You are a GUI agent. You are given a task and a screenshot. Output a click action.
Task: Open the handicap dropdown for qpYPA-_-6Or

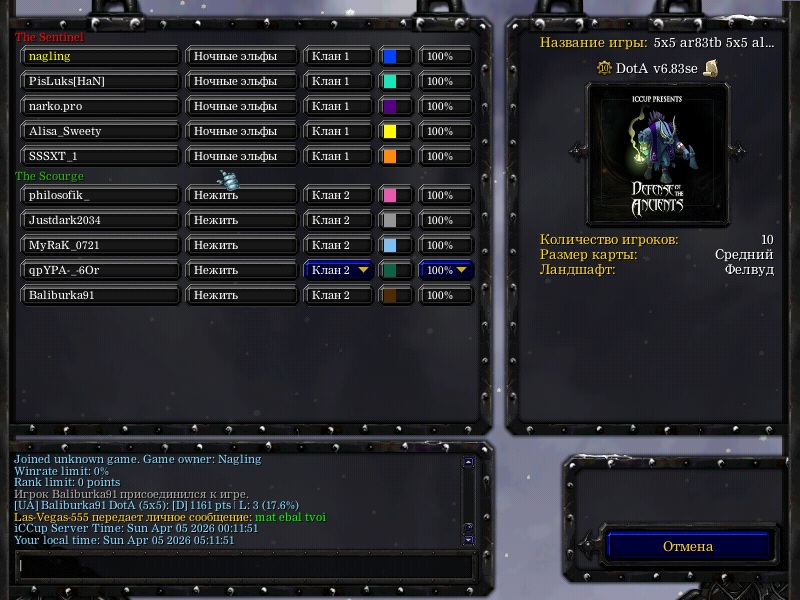pos(446,270)
